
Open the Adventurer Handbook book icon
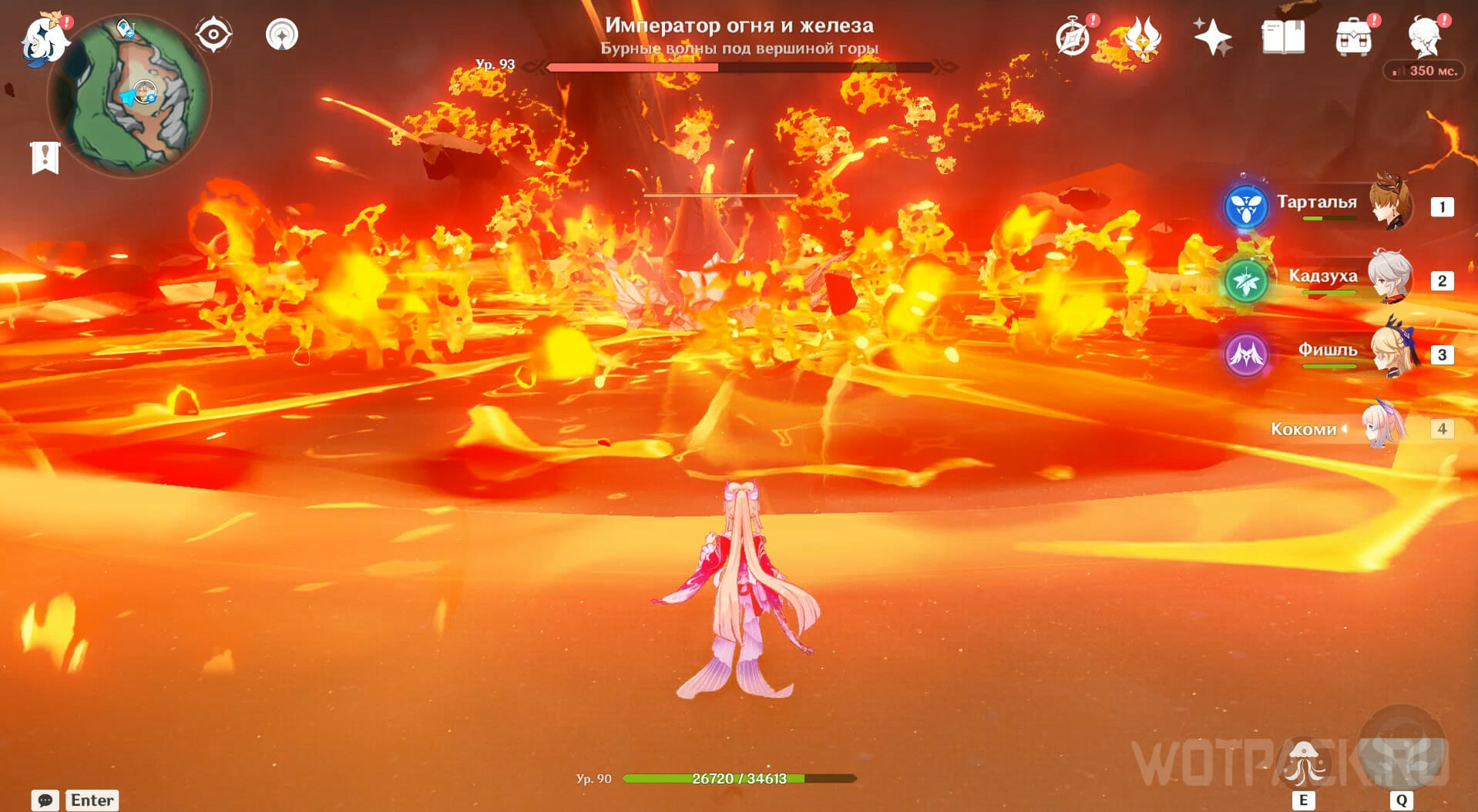[1283, 37]
